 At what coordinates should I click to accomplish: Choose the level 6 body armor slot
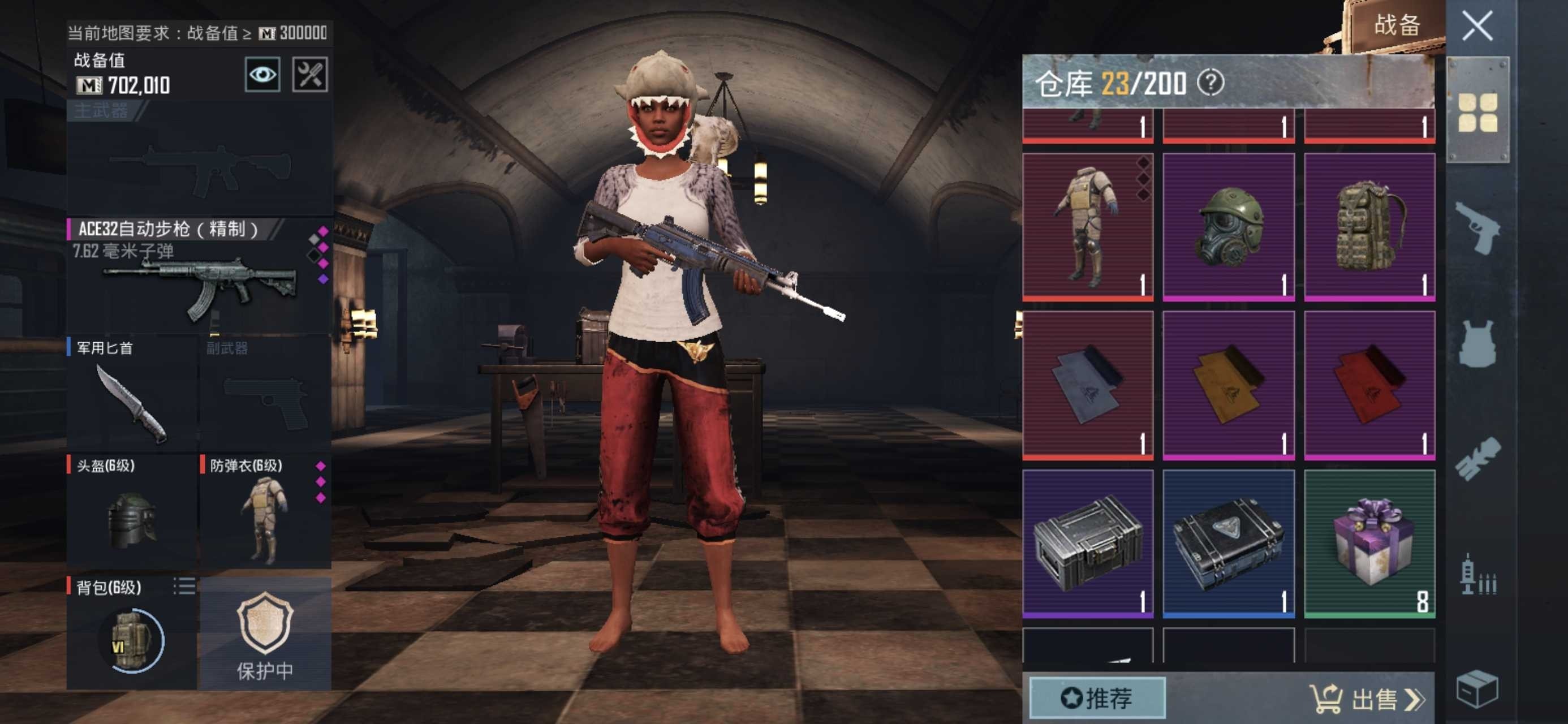point(265,510)
